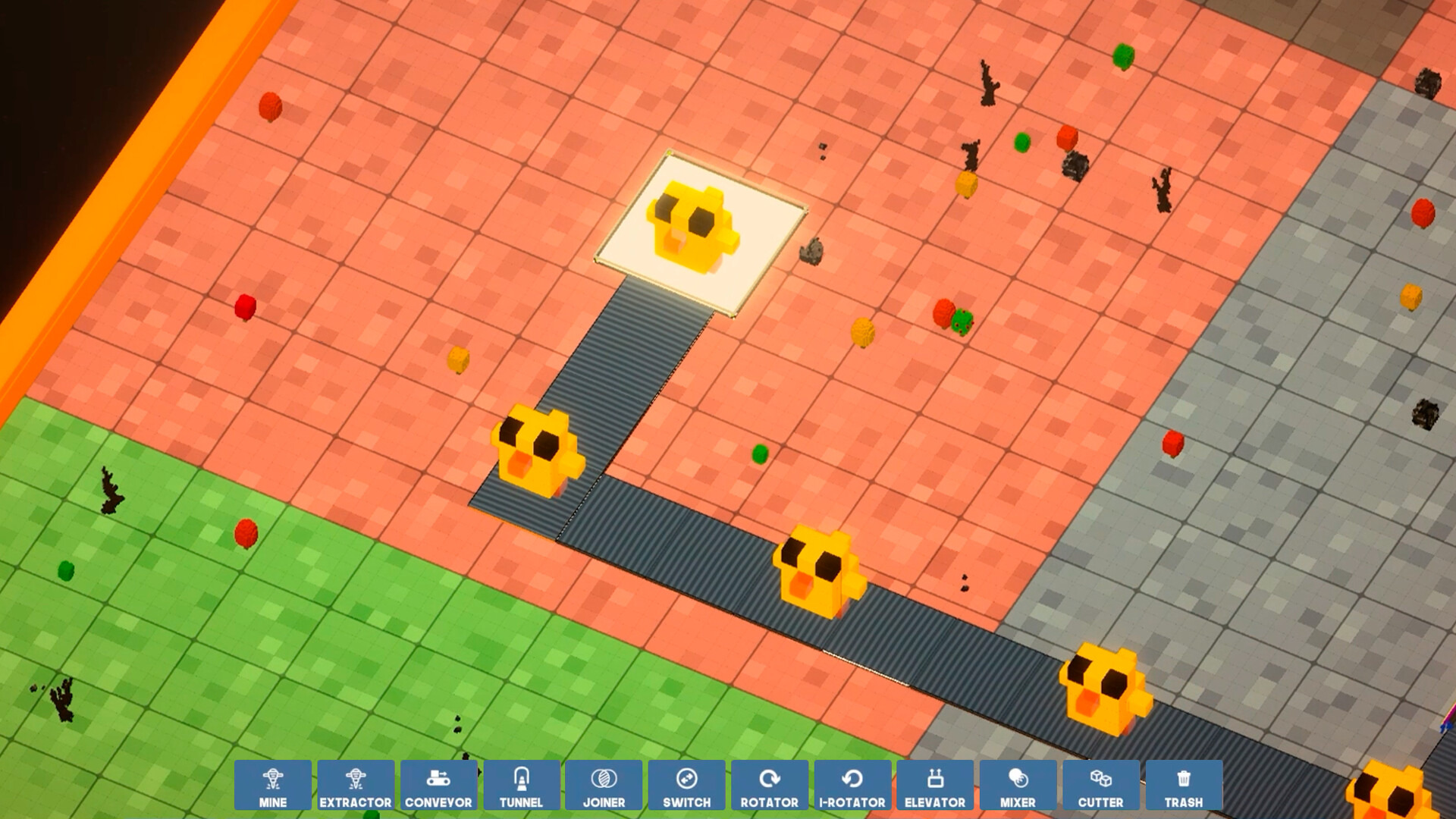Viewport: 1456px width, 819px height.
Task: Select the Cutter tool
Action: pos(1100,784)
